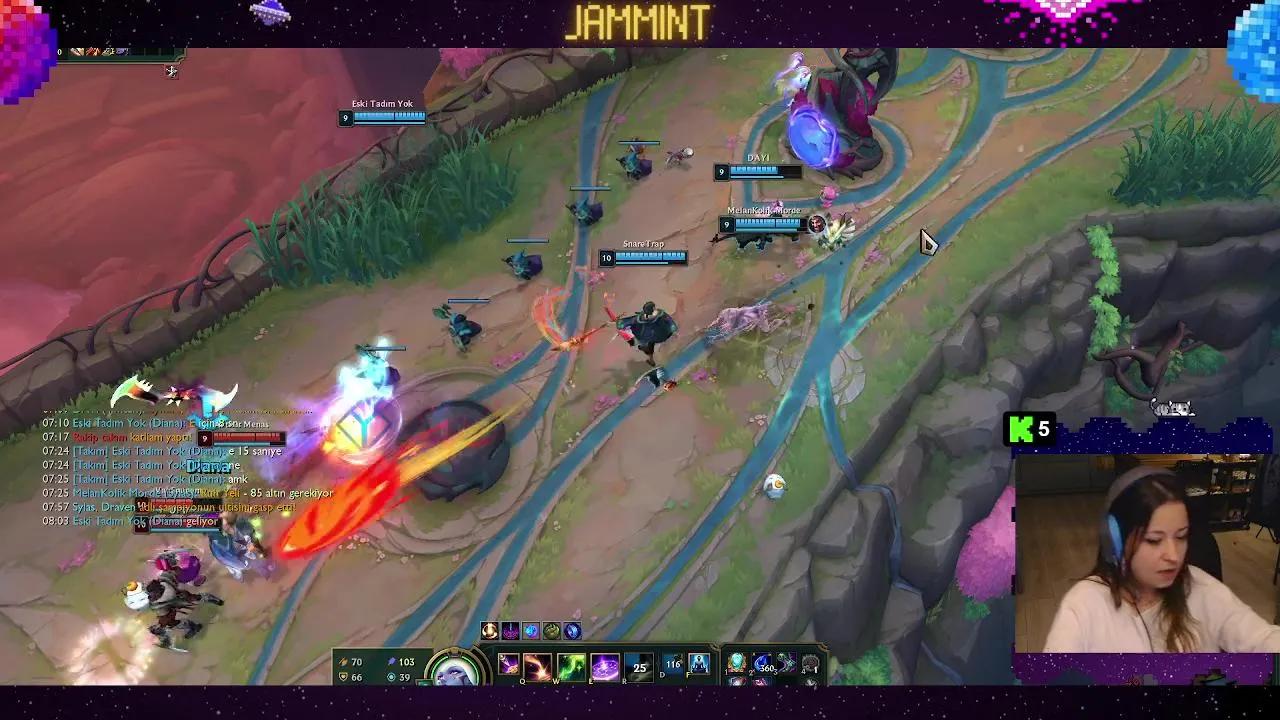Open item slot 1 in the inventory
Image resolution: width=1280 pixels, height=720 pixels.
[x=737, y=662]
